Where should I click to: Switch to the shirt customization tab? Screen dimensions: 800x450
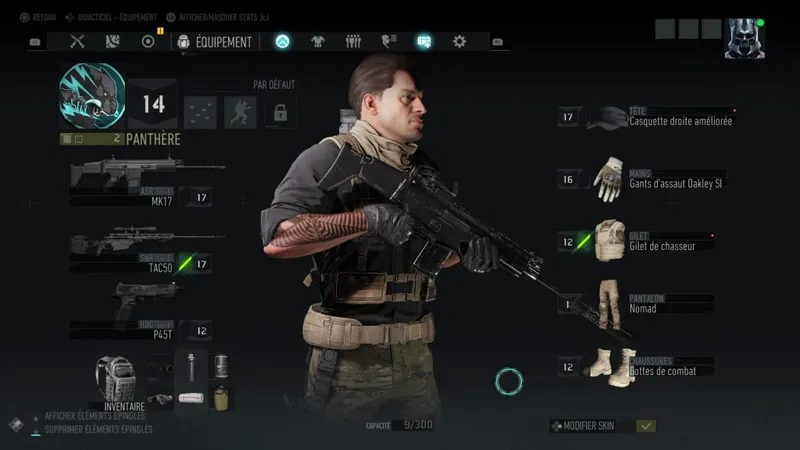coord(318,42)
